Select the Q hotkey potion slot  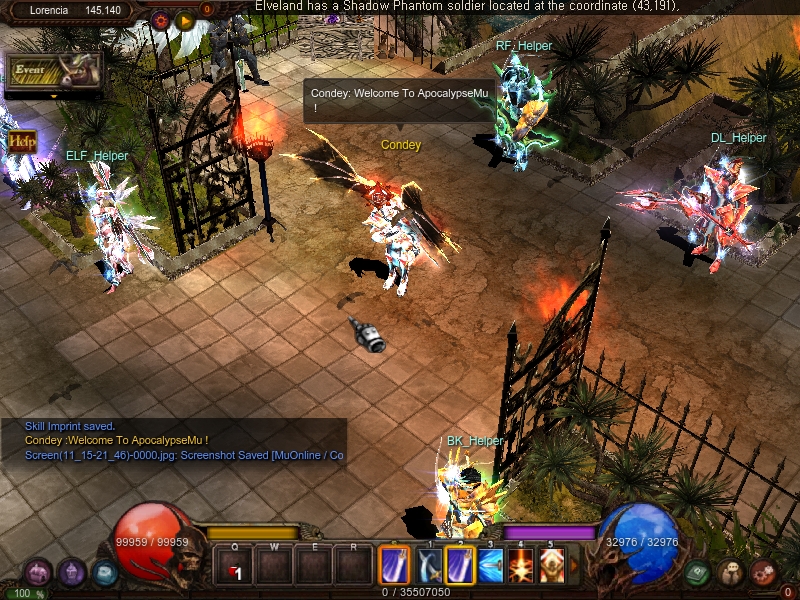[235, 567]
